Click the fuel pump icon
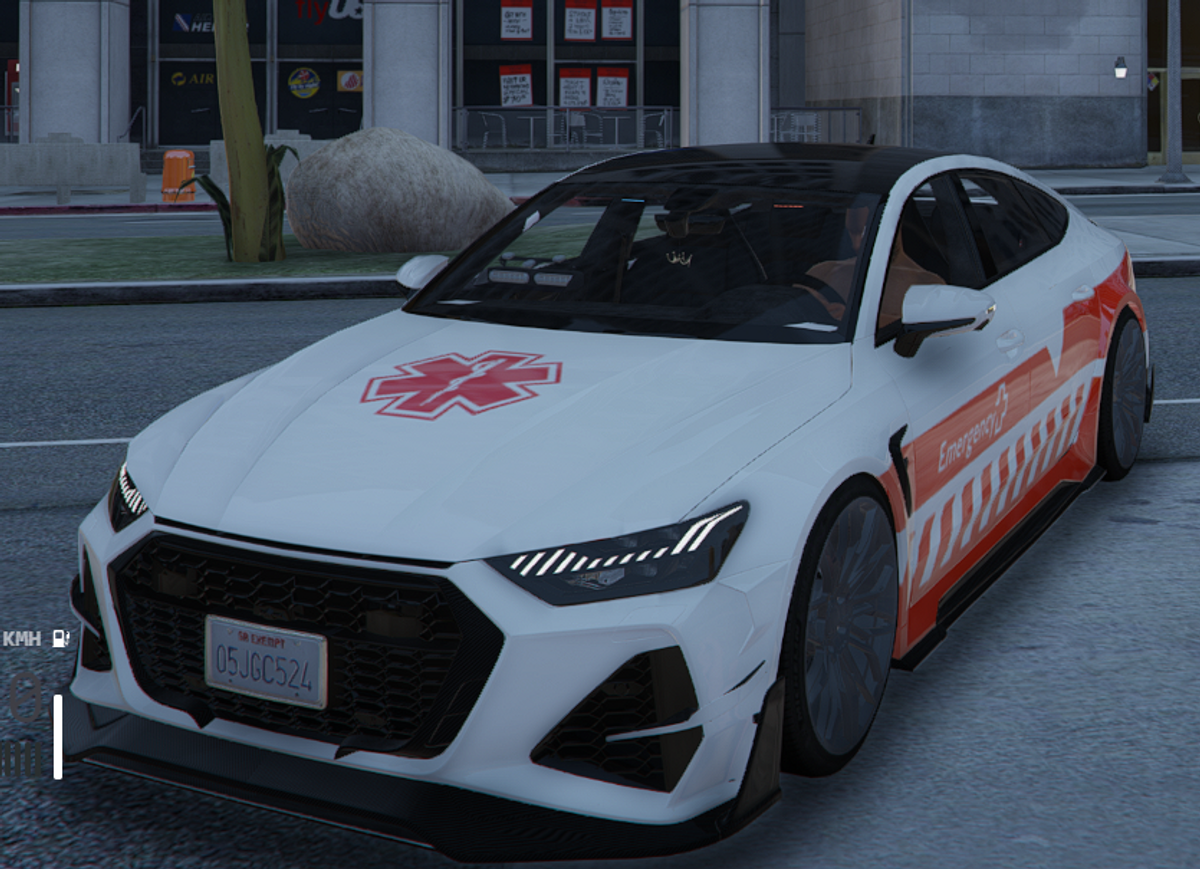The width and height of the screenshot is (1200, 869). tap(61, 638)
